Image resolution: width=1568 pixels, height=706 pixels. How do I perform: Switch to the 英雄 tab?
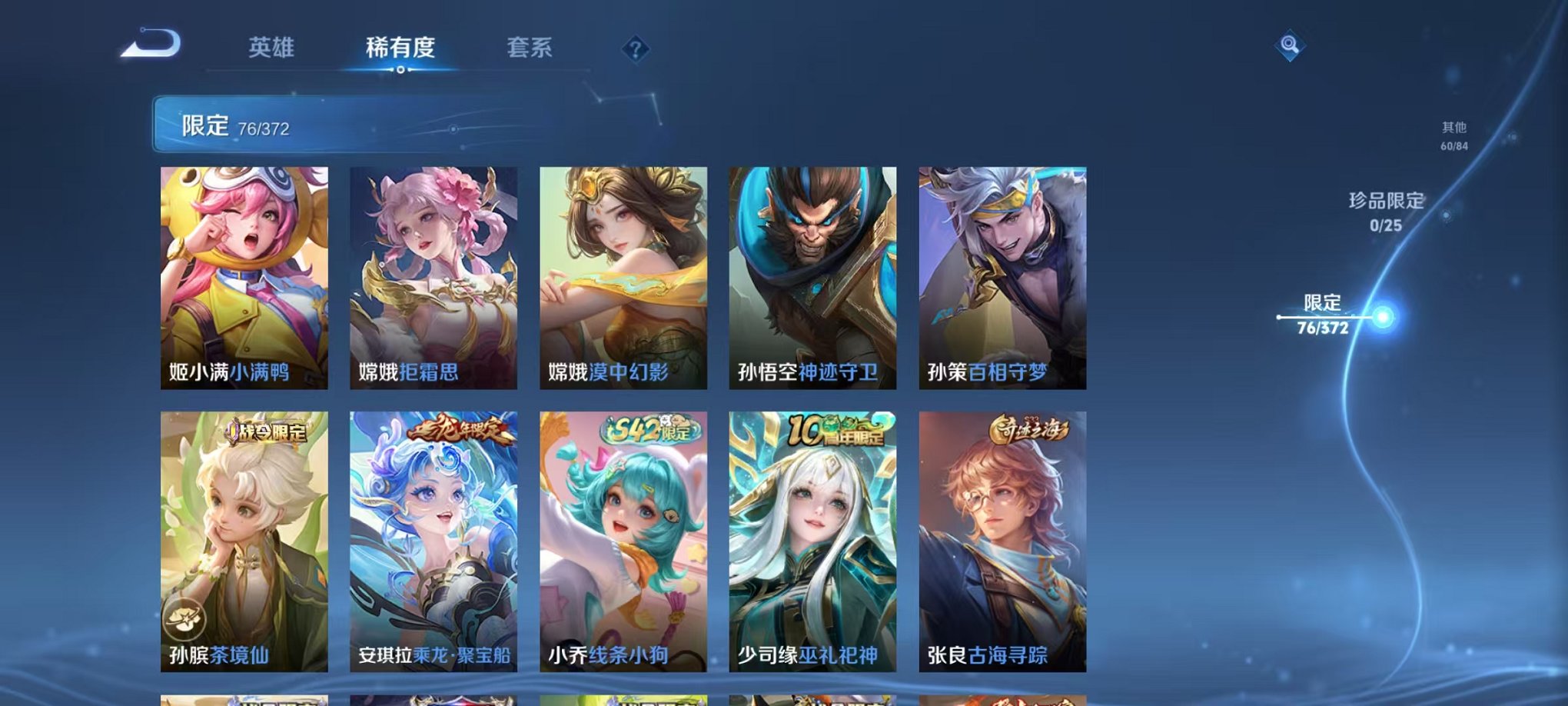coord(273,48)
